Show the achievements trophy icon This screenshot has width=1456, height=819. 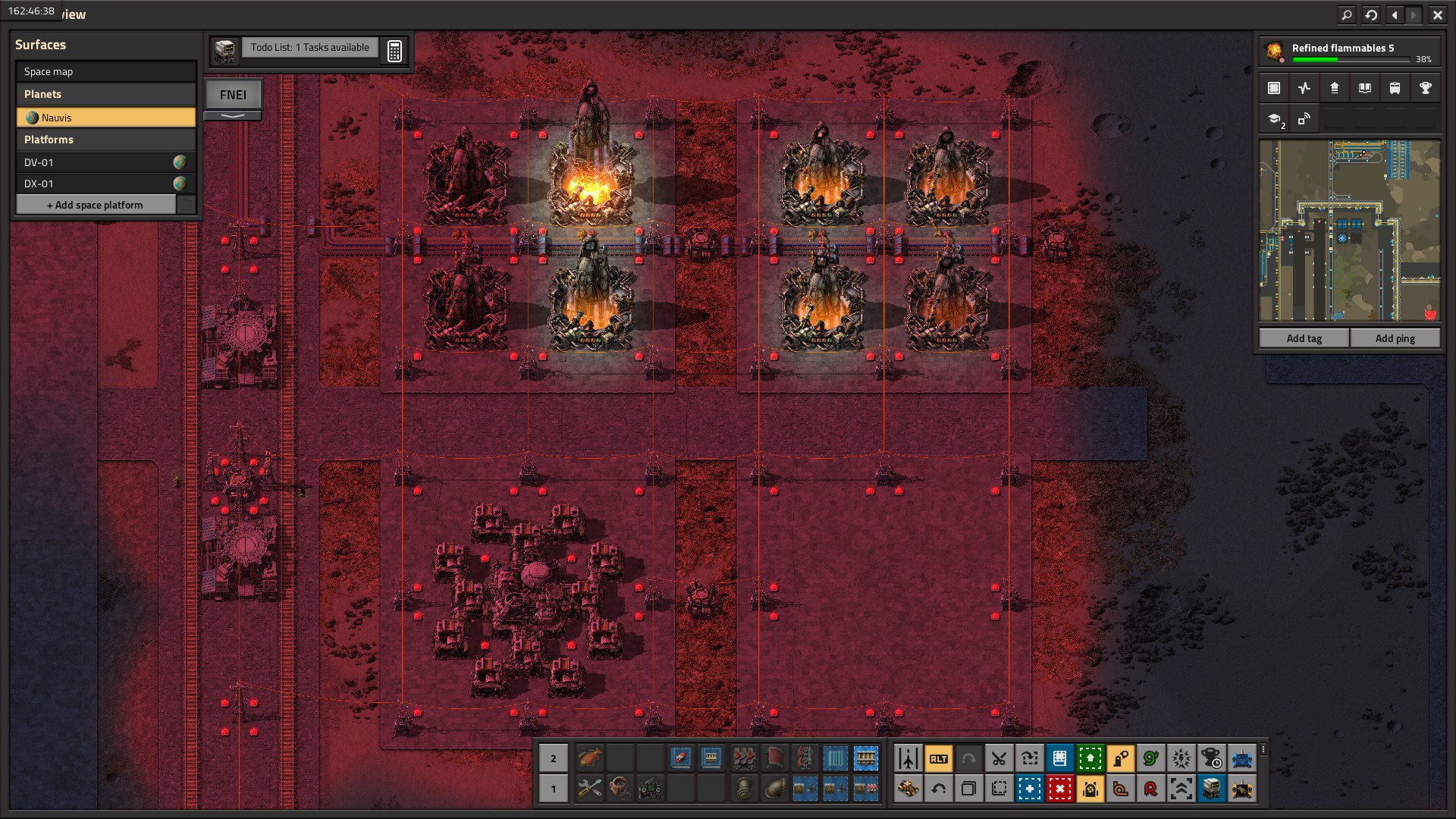pos(1425,88)
